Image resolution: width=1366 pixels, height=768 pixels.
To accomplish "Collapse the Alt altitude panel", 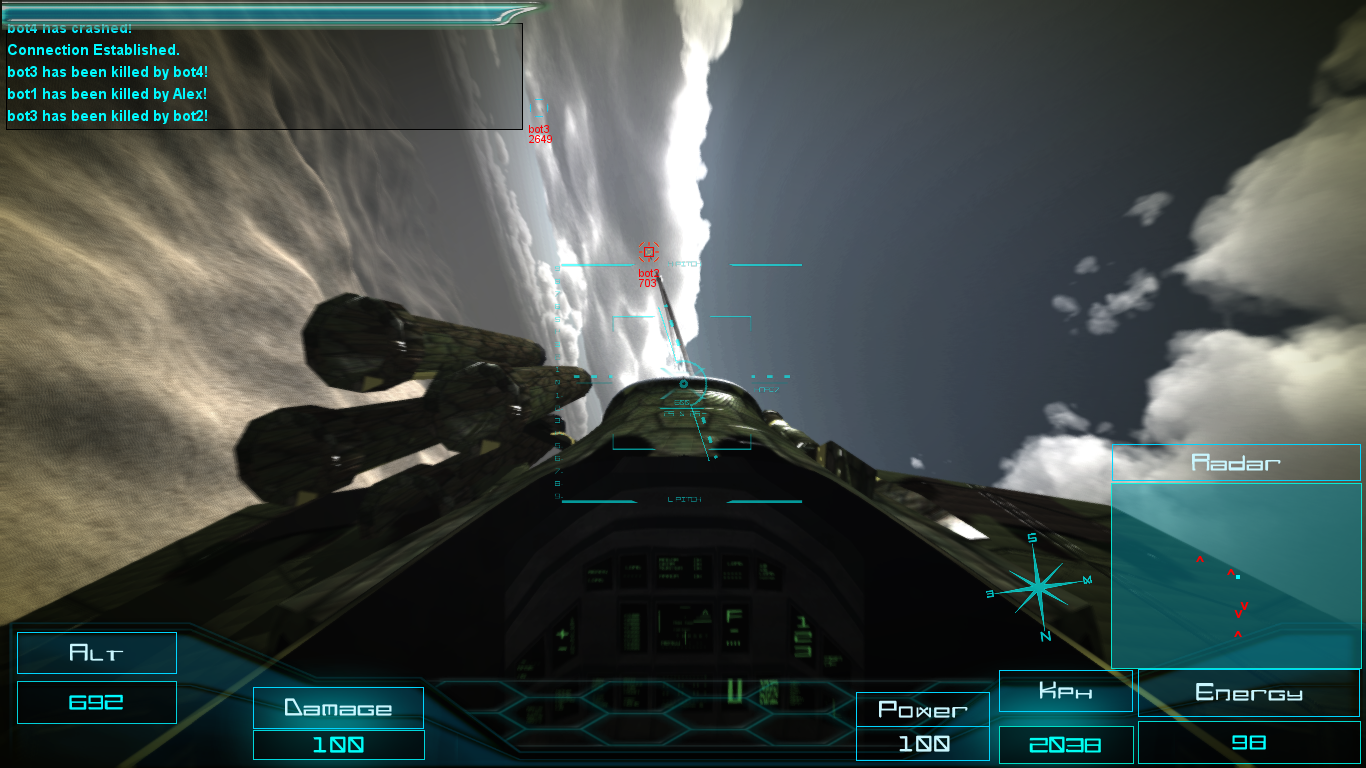I will tap(96, 653).
